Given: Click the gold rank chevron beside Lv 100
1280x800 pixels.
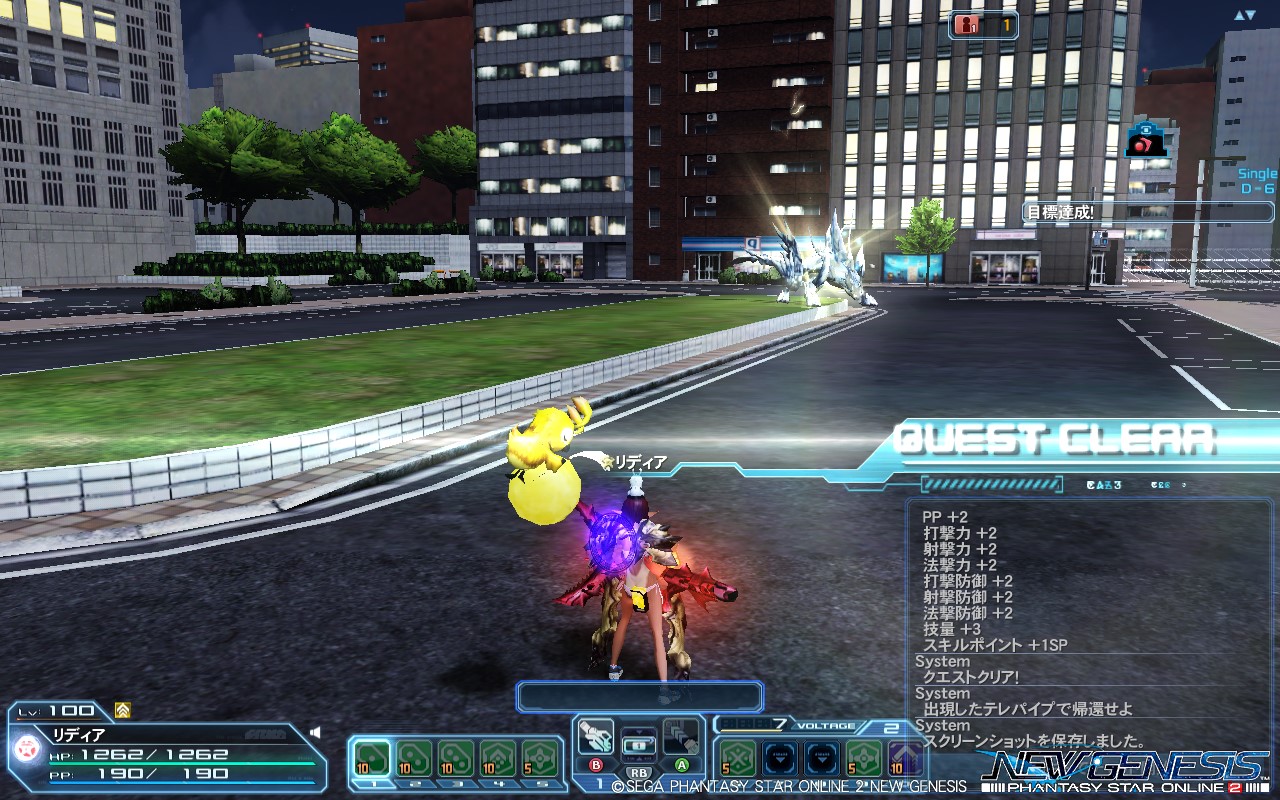Looking at the screenshot, I should point(121,709).
